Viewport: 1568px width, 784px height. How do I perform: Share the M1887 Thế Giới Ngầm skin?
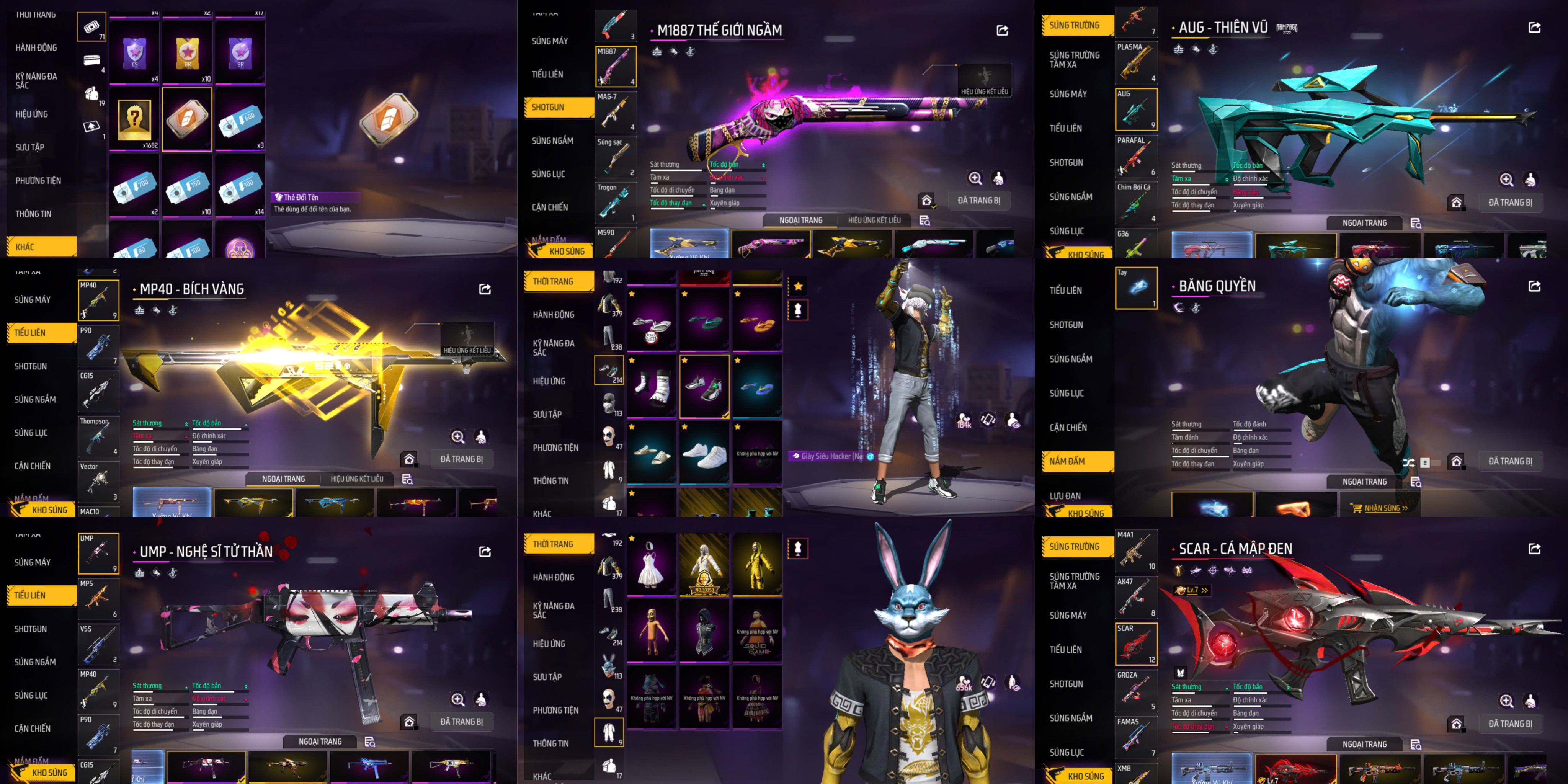tap(1002, 31)
